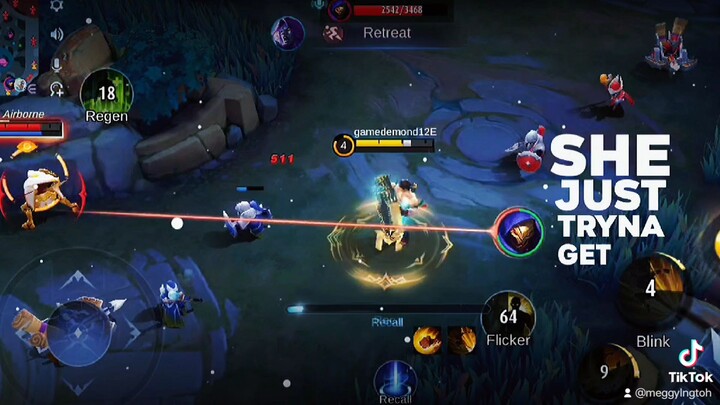Tap the fiery orb equipment icon
This screenshot has width=720, height=405.
coord(427,340)
